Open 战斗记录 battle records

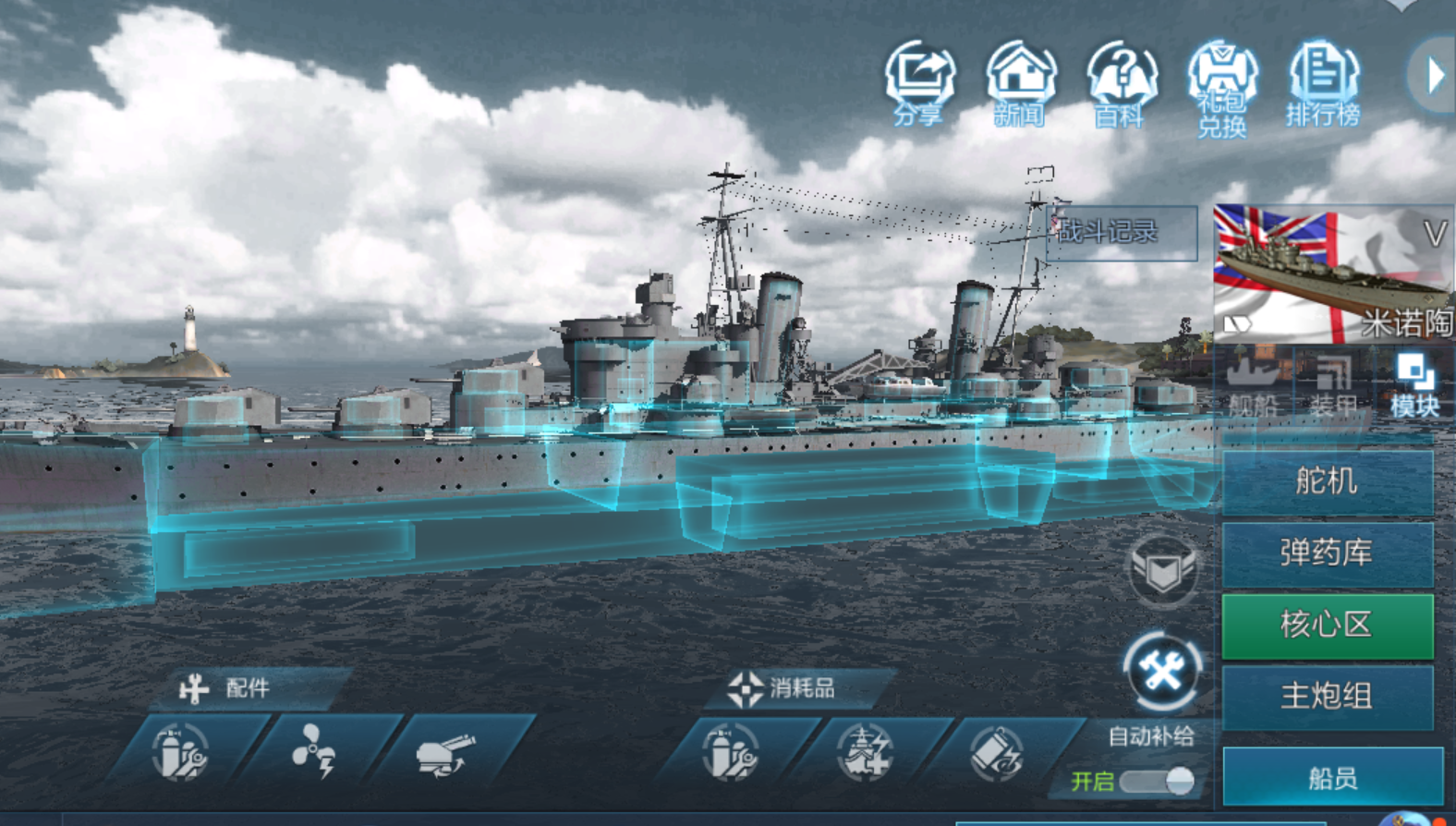pyautogui.click(x=1121, y=232)
